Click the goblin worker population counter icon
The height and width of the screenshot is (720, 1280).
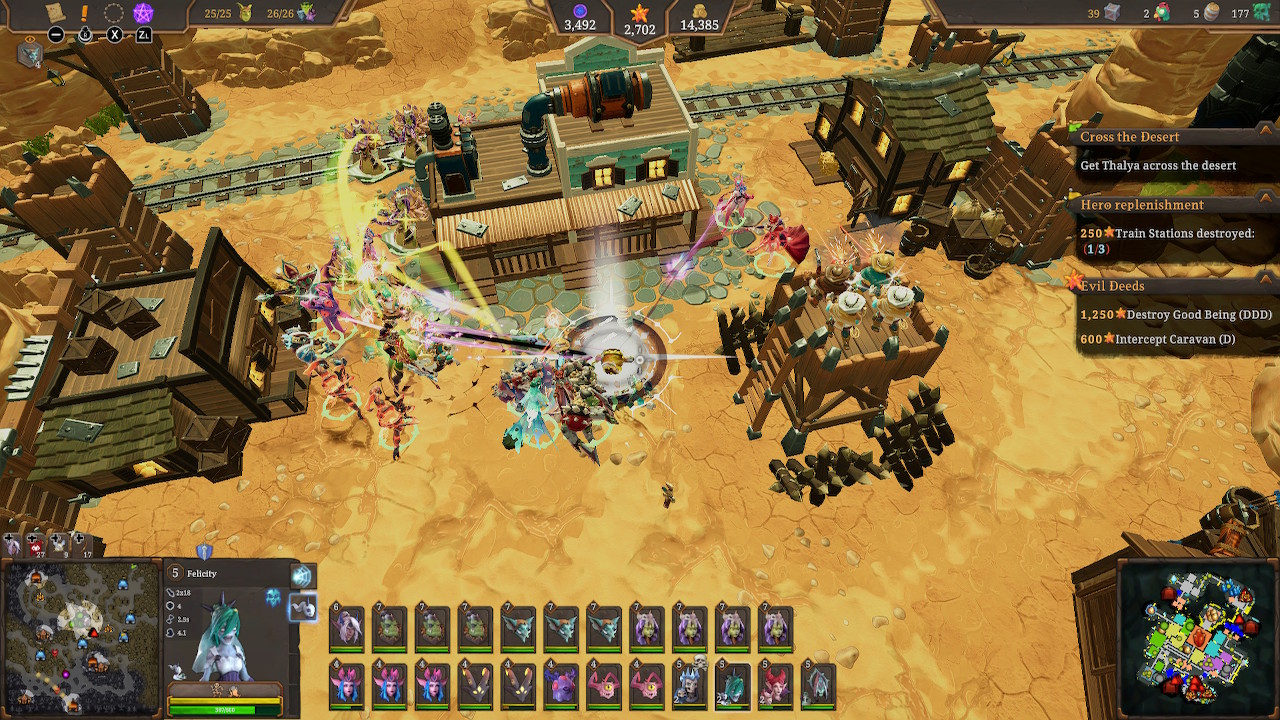click(246, 13)
